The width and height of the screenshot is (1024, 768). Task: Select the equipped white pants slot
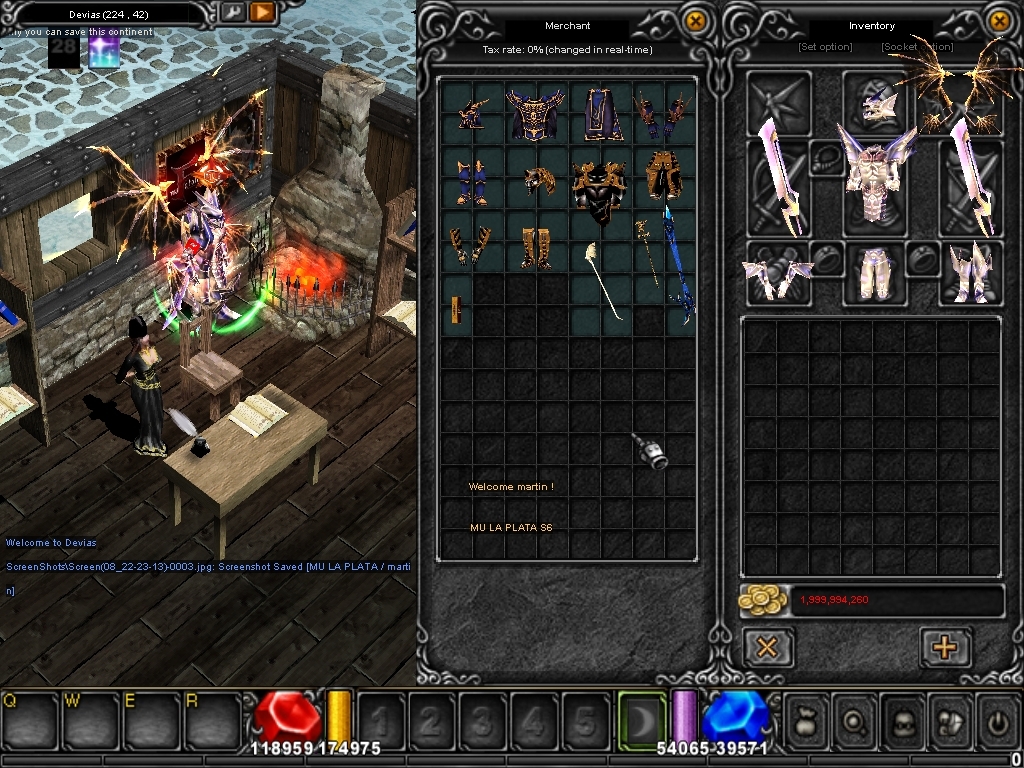point(875,272)
